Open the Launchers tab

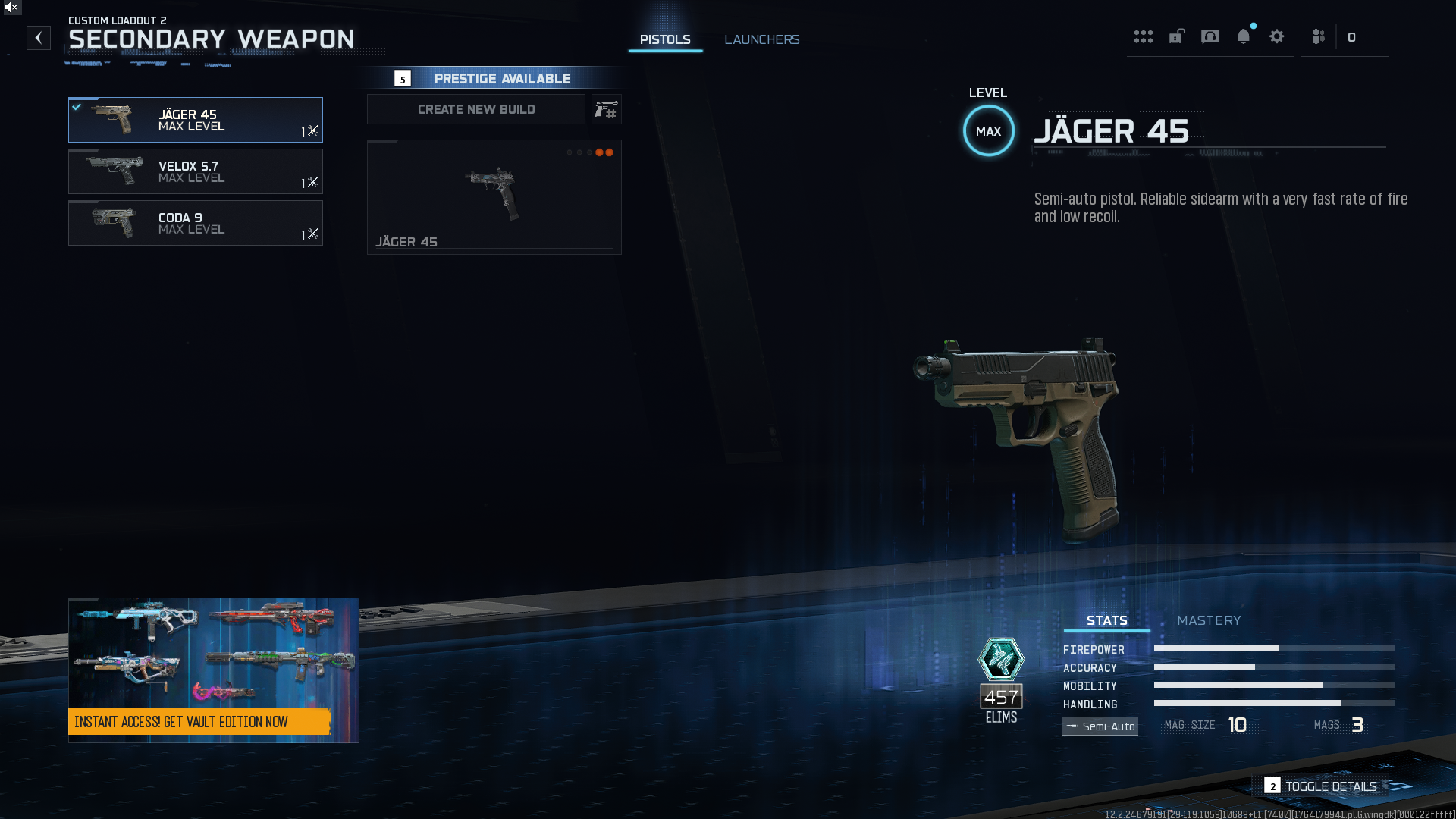(x=761, y=39)
